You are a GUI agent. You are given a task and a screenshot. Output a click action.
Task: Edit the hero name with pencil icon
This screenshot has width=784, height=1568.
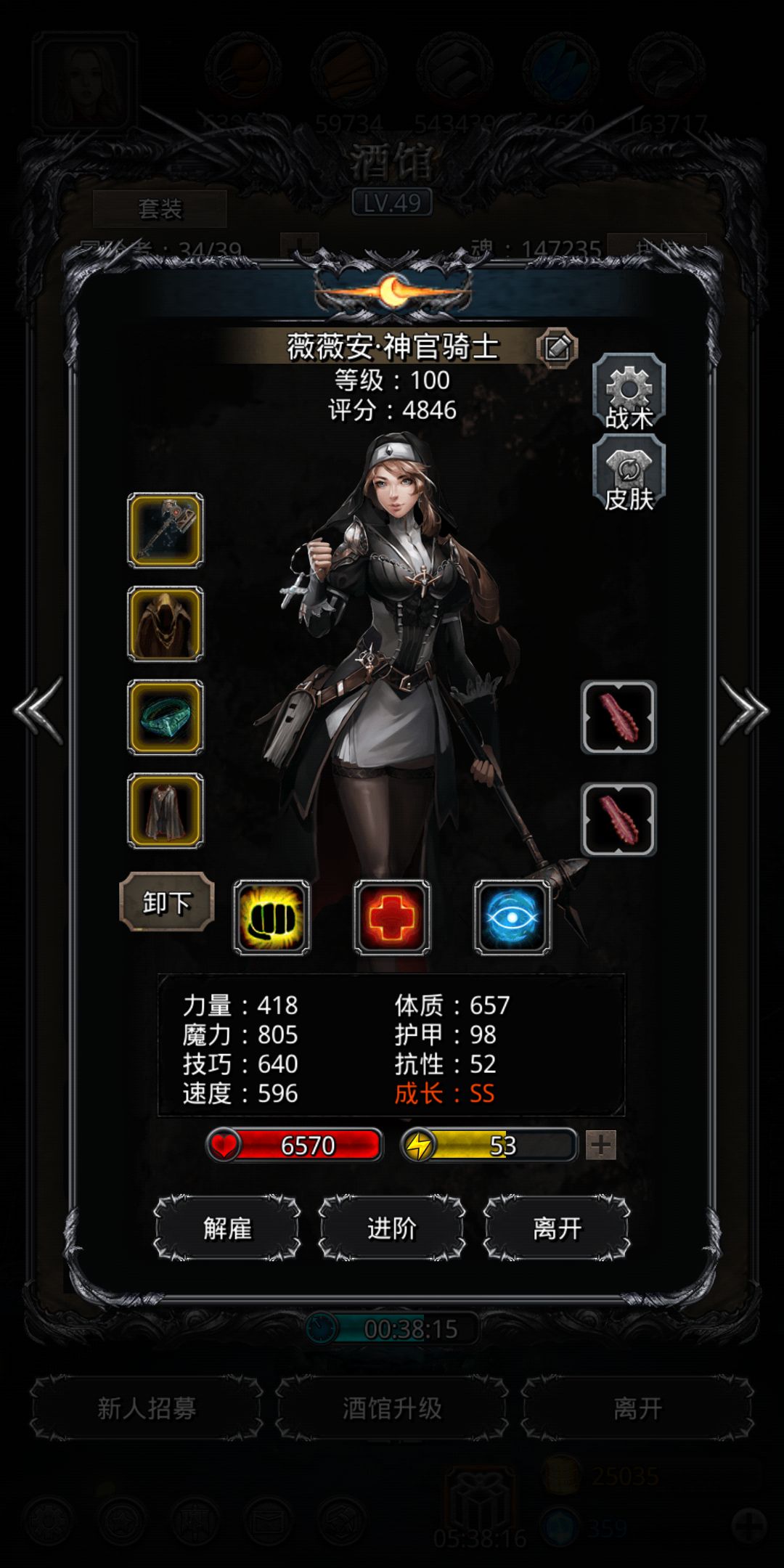557,348
